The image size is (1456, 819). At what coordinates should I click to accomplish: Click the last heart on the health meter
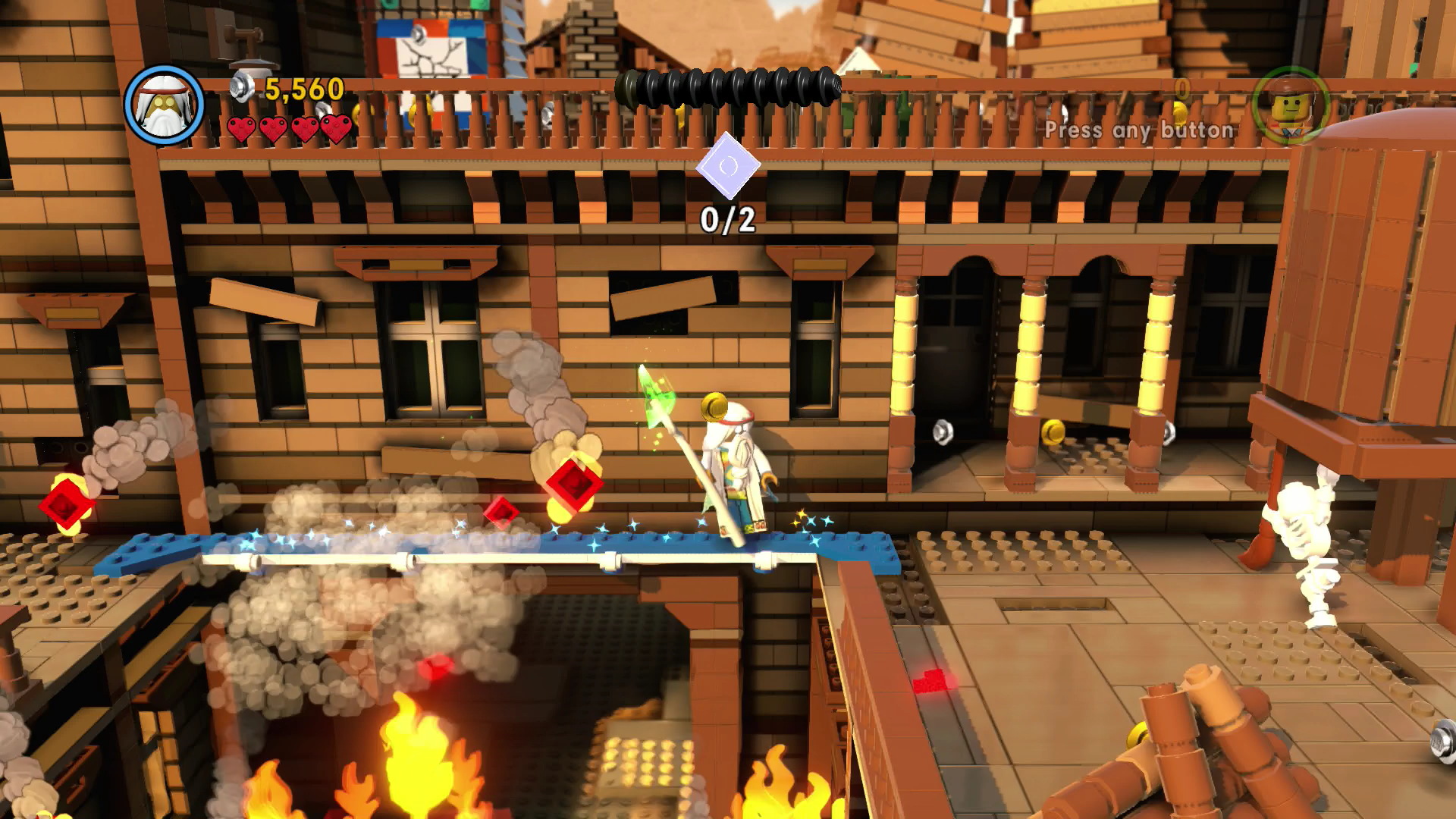tap(334, 128)
